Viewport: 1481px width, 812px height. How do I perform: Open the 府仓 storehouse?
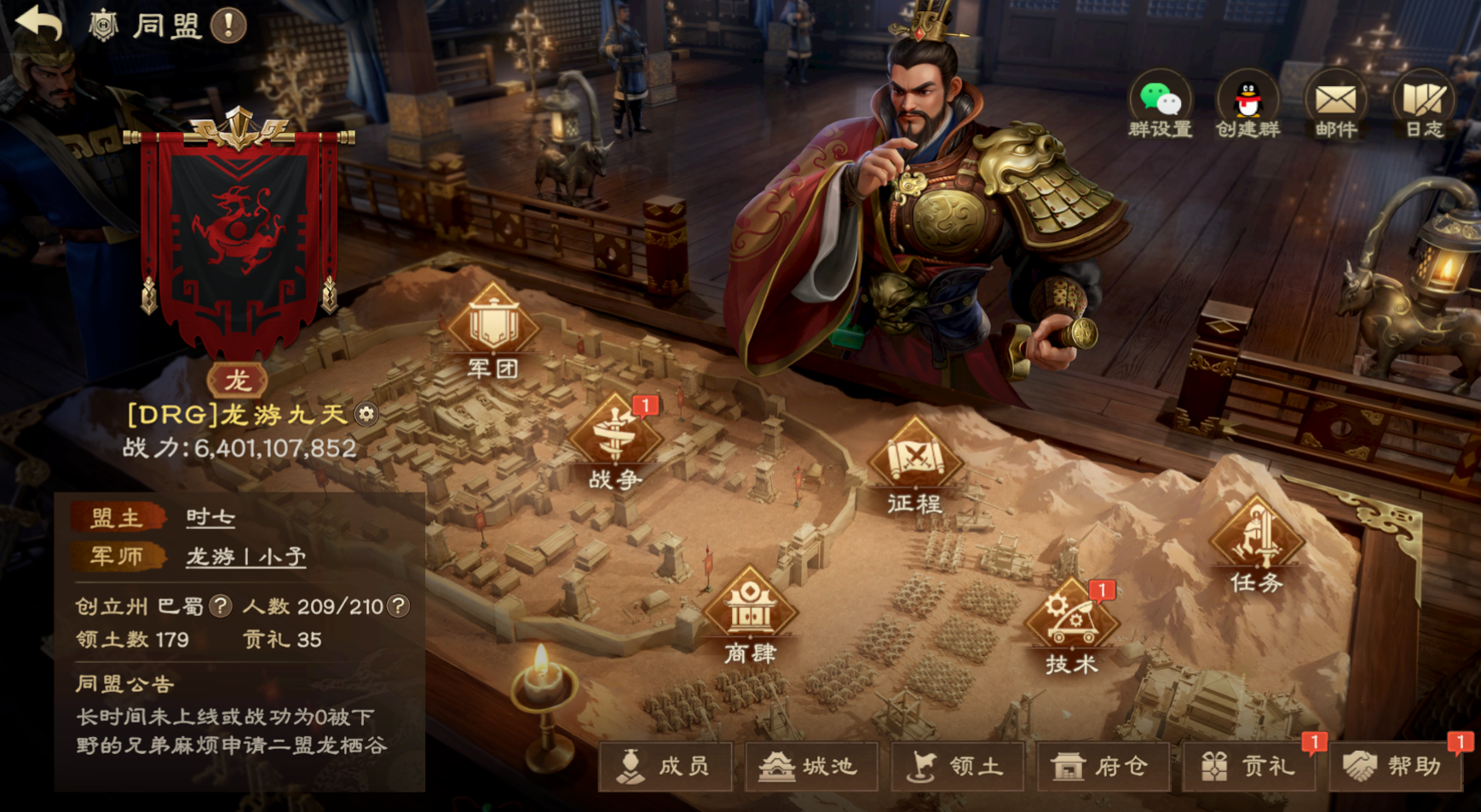click(1102, 767)
